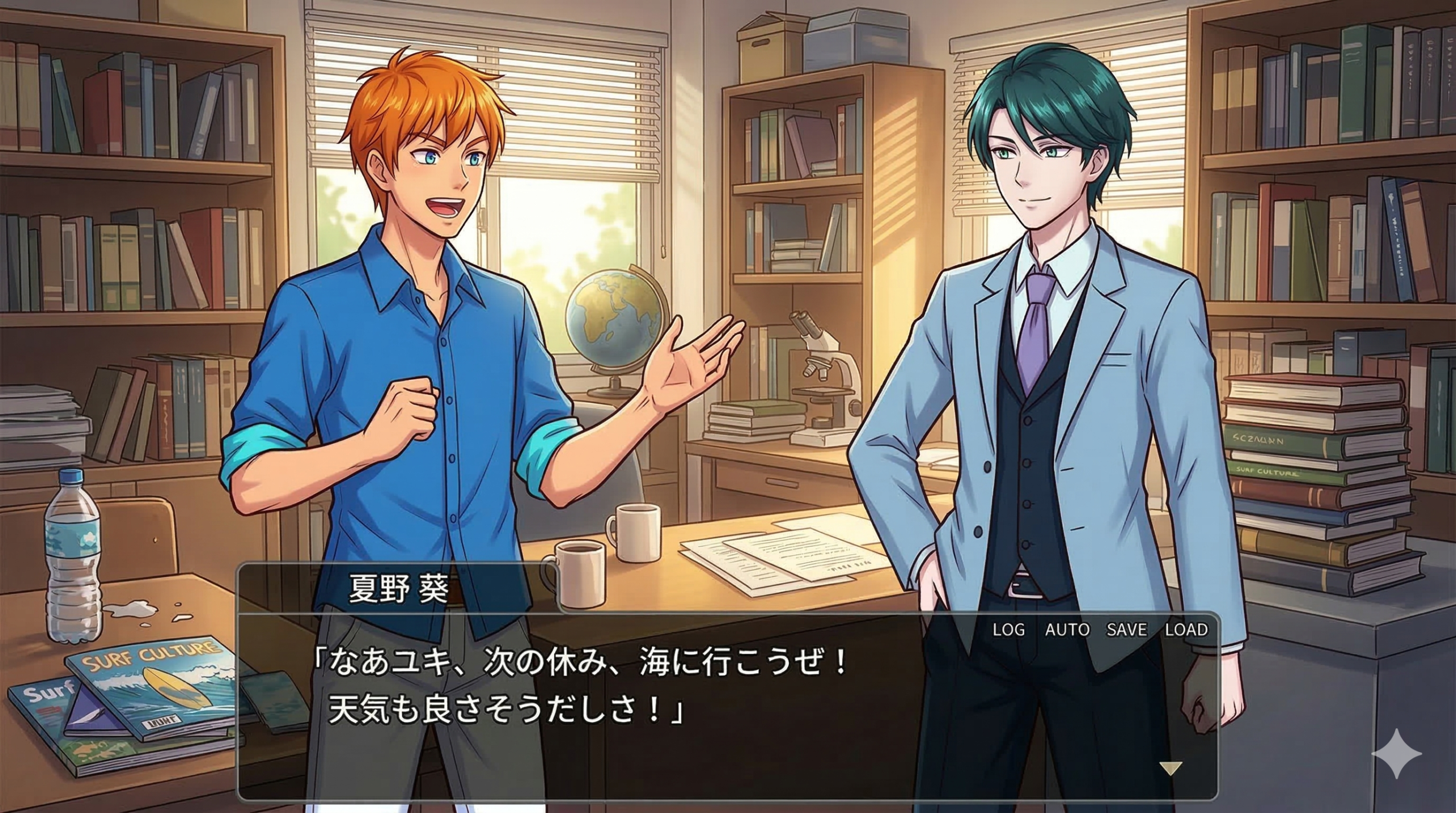Toggle AUTO text advance
This screenshot has height=813, width=1456.
click(1067, 630)
